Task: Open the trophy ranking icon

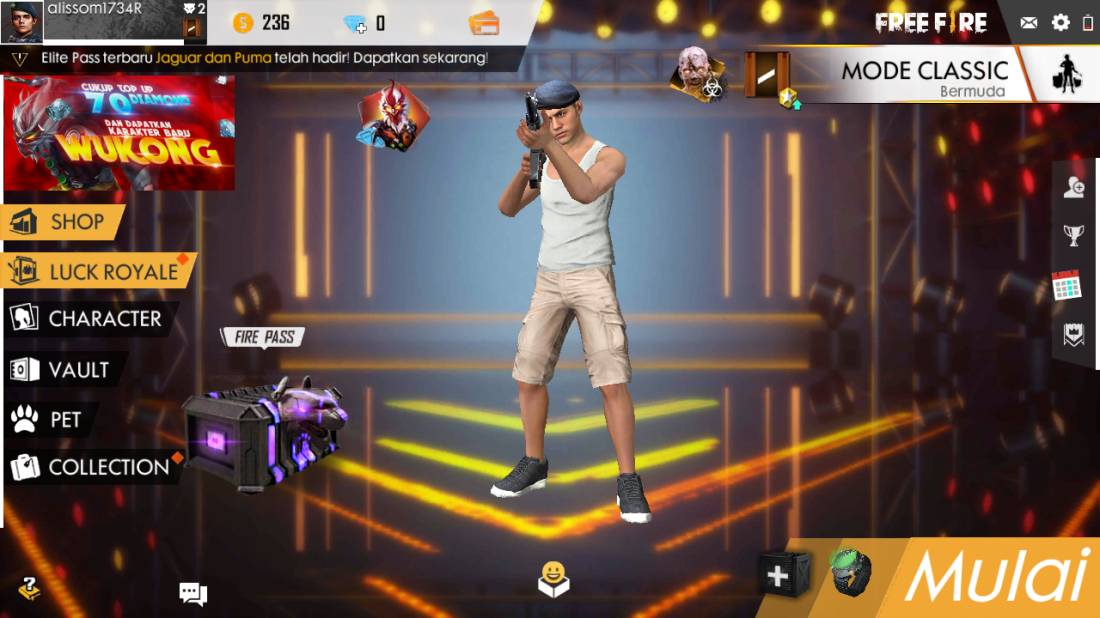Action: tap(1074, 235)
